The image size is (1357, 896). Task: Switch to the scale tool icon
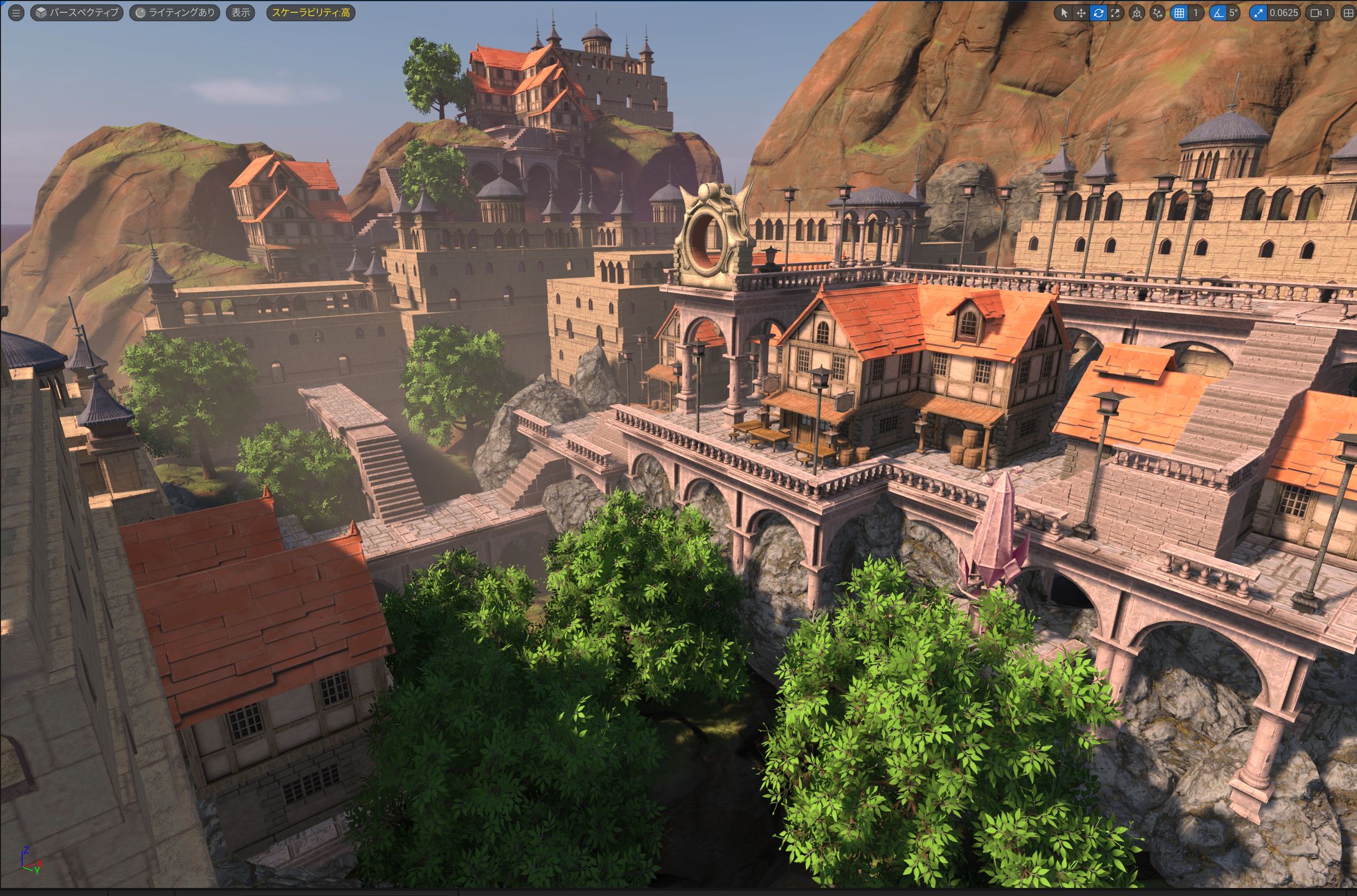pyautogui.click(x=1116, y=13)
